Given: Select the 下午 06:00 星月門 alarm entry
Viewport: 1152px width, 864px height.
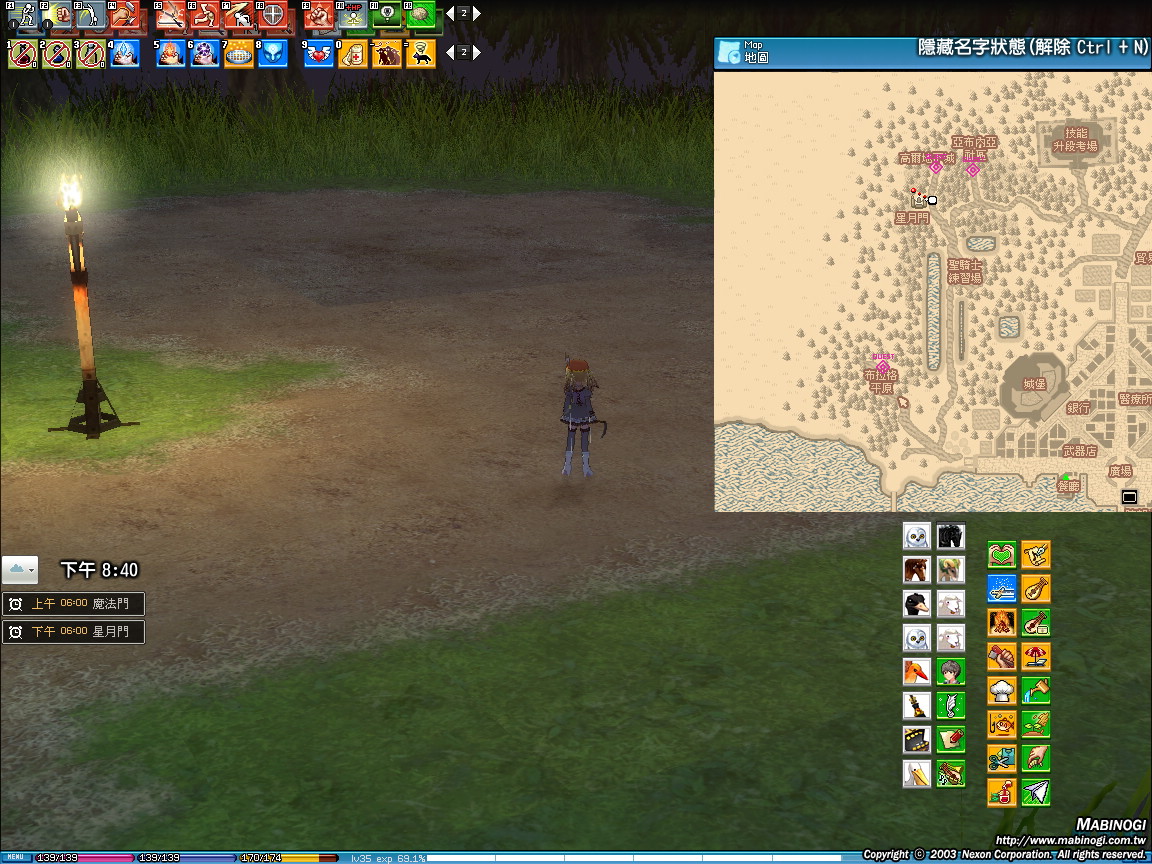Looking at the screenshot, I should coord(73,632).
